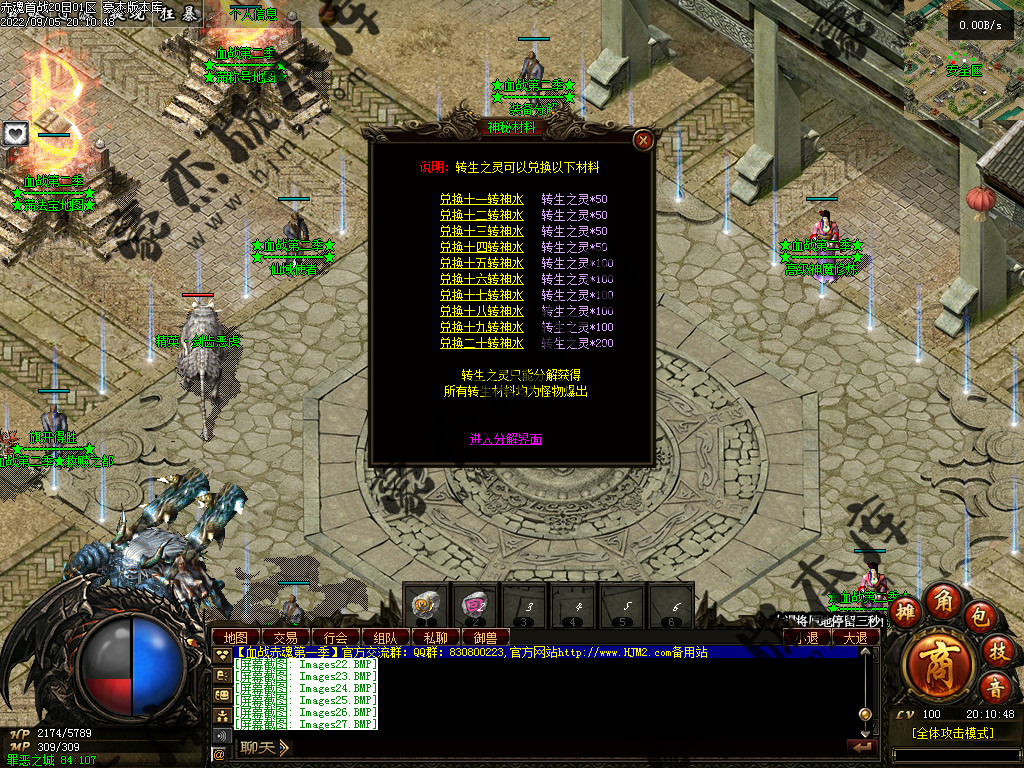Switch to 私聊 private chat
This screenshot has width=1024, height=768.
[435, 637]
